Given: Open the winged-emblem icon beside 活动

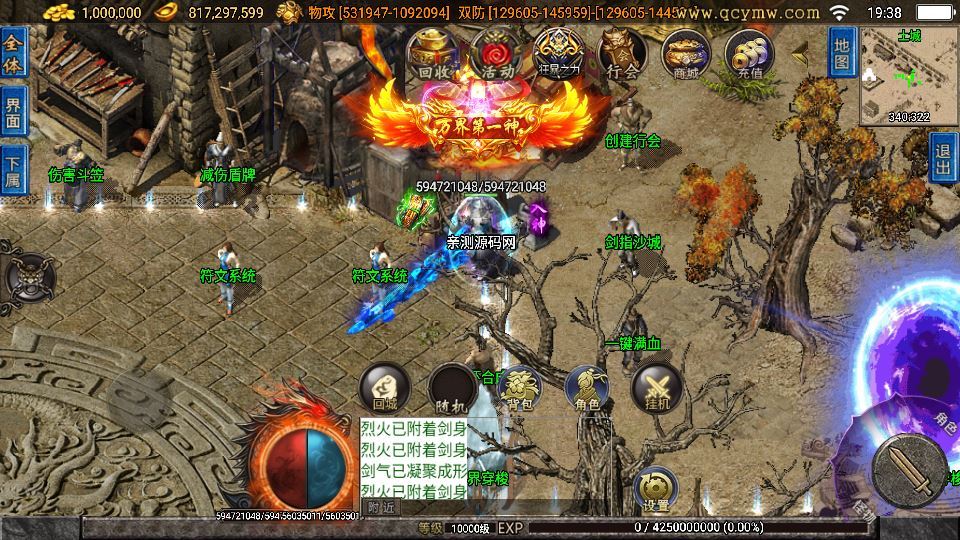Looking at the screenshot, I should point(557,53).
